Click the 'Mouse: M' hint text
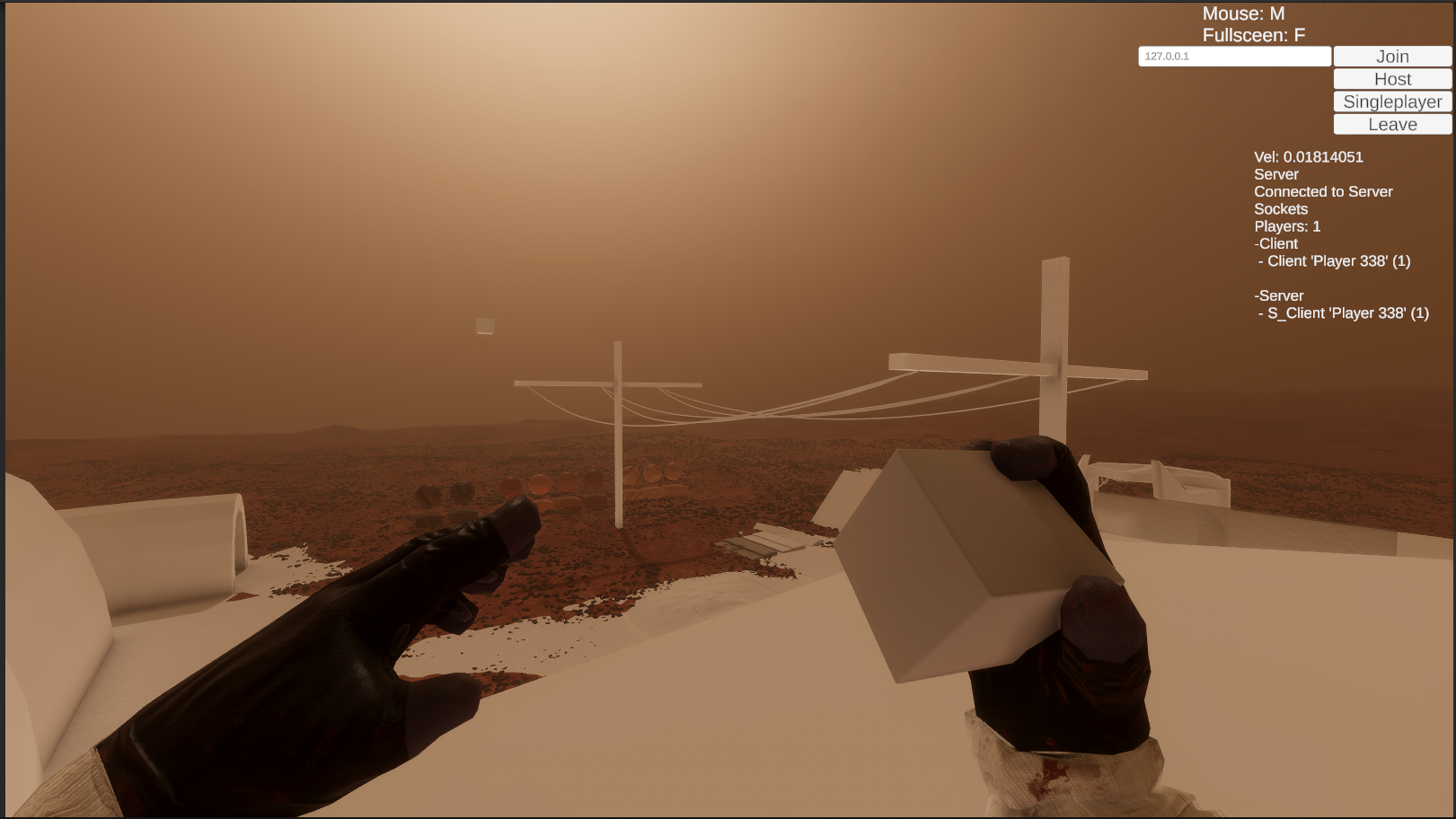 click(x=1243, y=13)
